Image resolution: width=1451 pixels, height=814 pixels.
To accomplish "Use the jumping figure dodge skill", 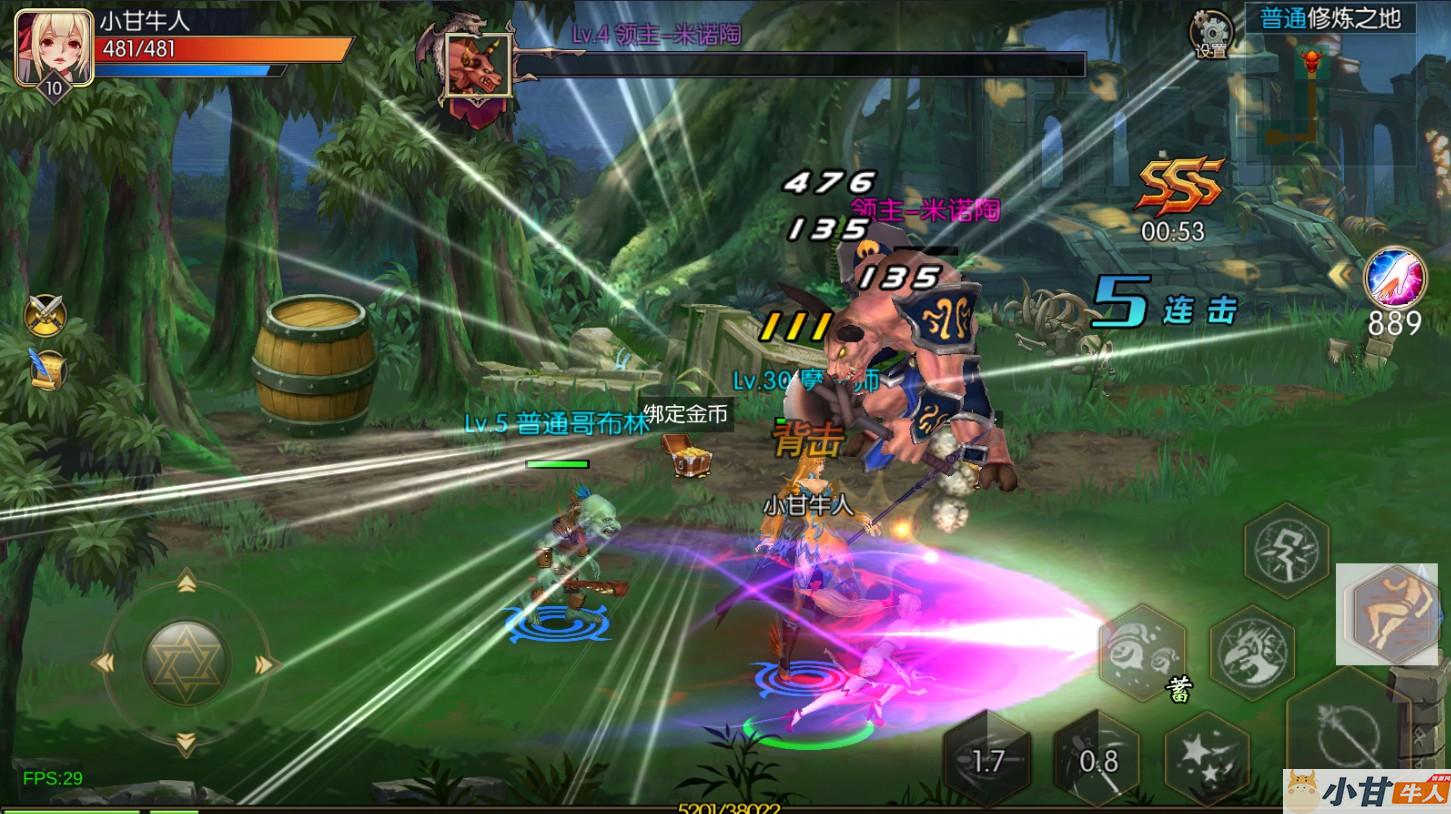I will pyautogui.click(x=1390, y=611).
